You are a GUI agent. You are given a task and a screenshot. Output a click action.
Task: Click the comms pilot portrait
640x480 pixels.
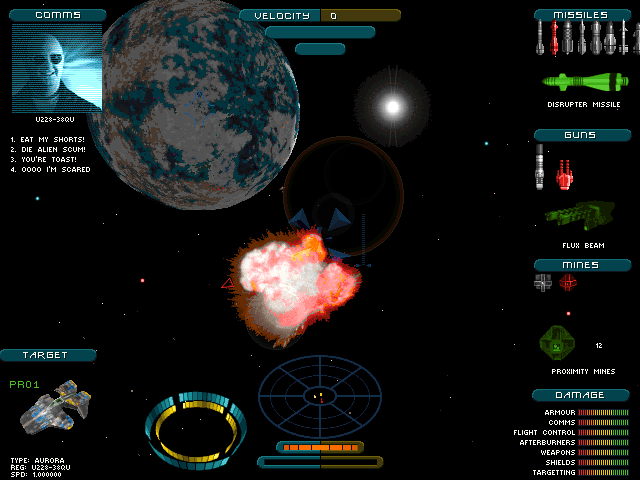click(x=57, y=68)
